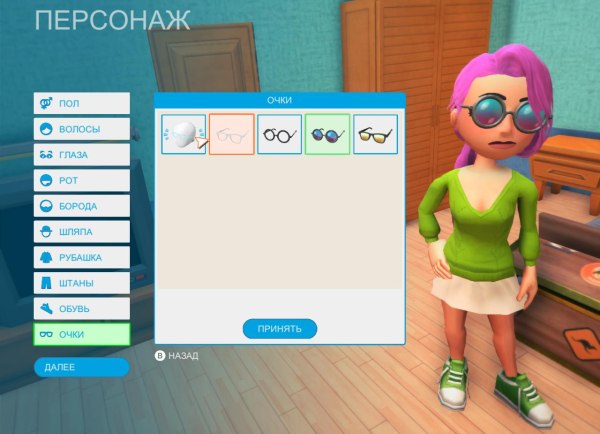
Task: Click the ДАЛЕЕ (next) button
Action: [x=82, y=367]
